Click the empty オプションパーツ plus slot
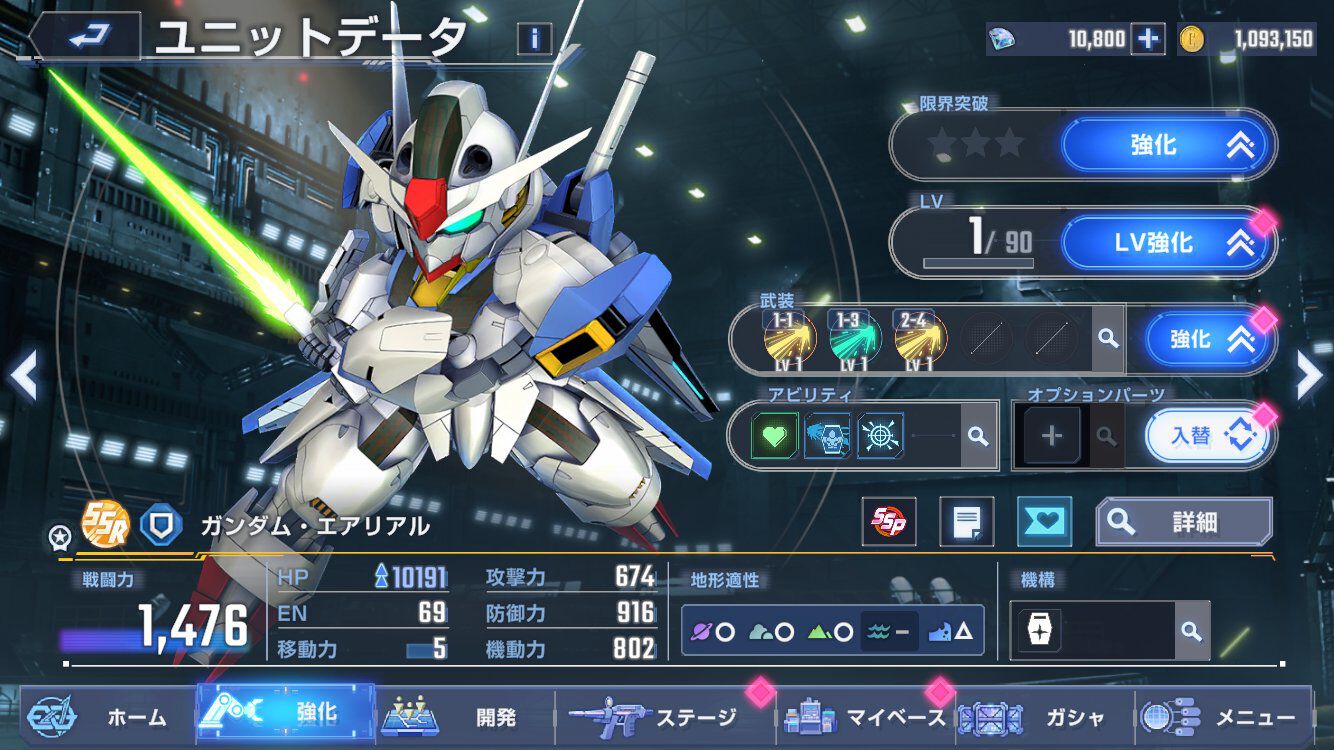Image resolution: width=1334 pixels, height=750 pixels. coord(1051,435)
